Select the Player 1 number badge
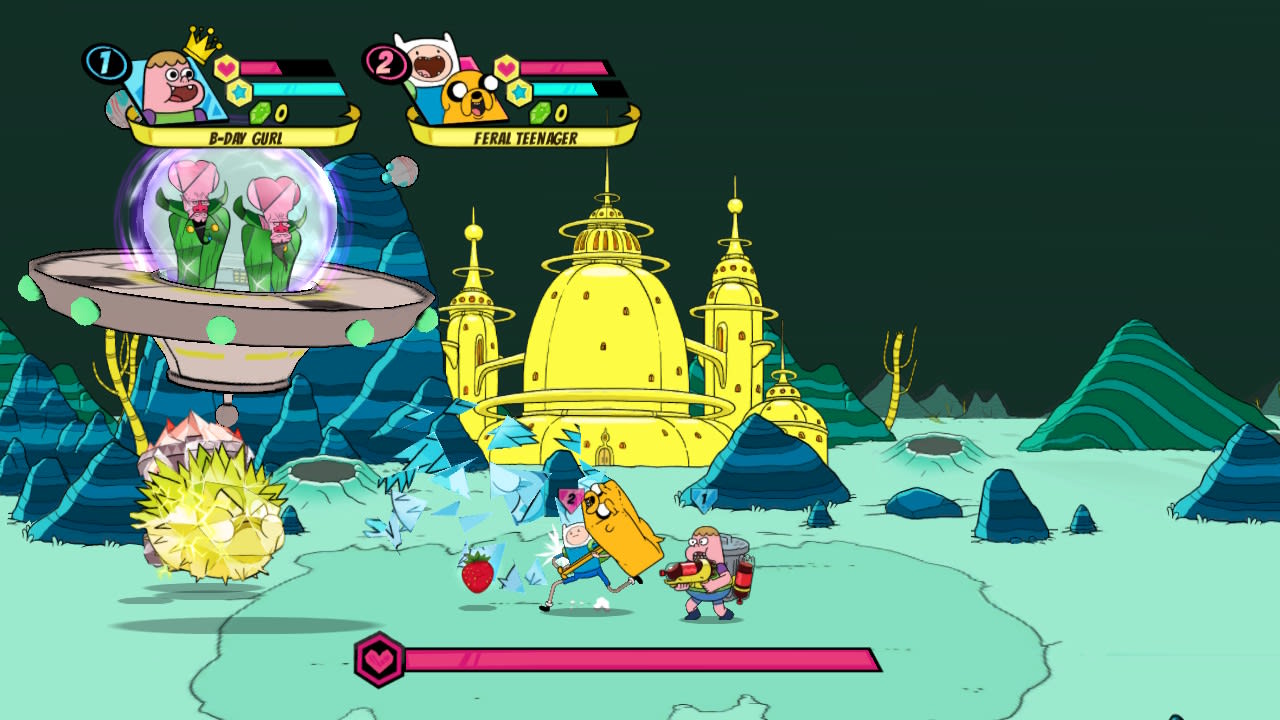This screenshot has height=720, width=1280. 105,62
